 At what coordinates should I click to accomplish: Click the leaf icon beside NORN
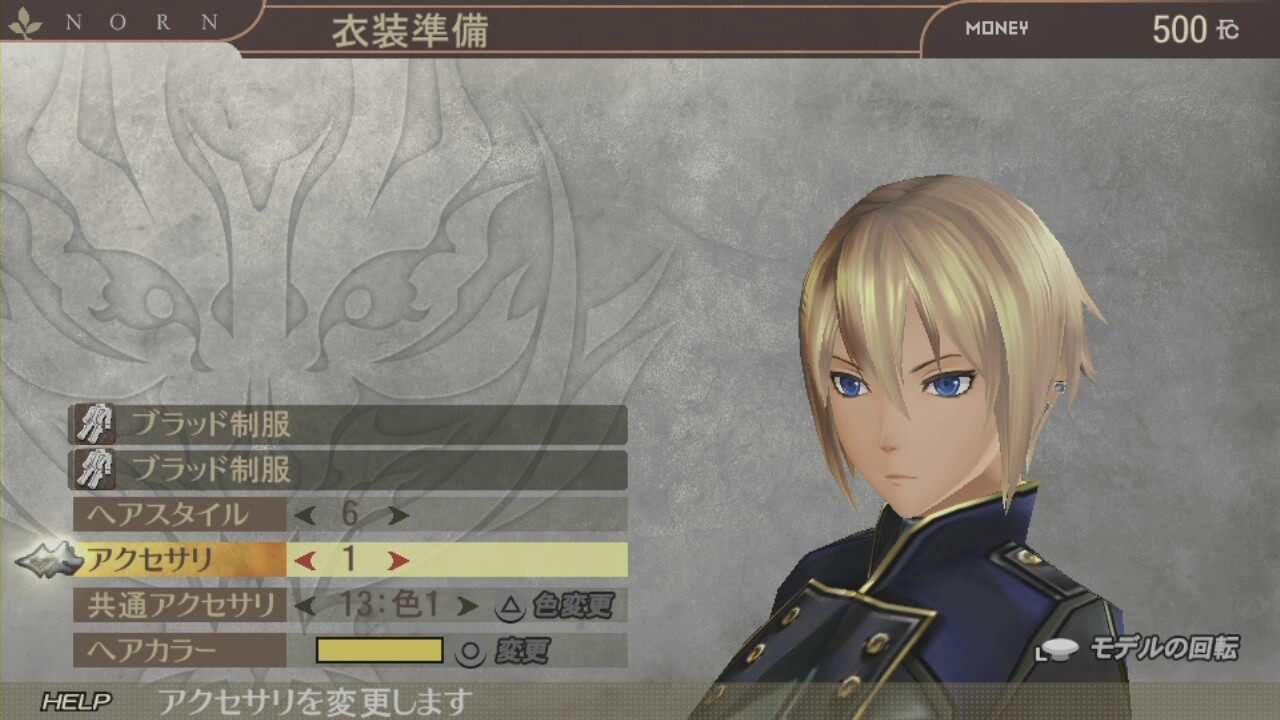click(x=25, y=22)
